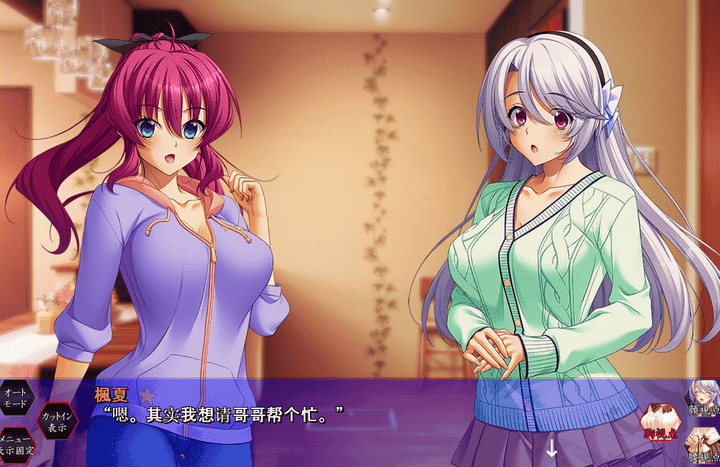Click the カットイン表示 cut-in display button
This screenshot has width=720, height=467.
click(x=56, y=420)
